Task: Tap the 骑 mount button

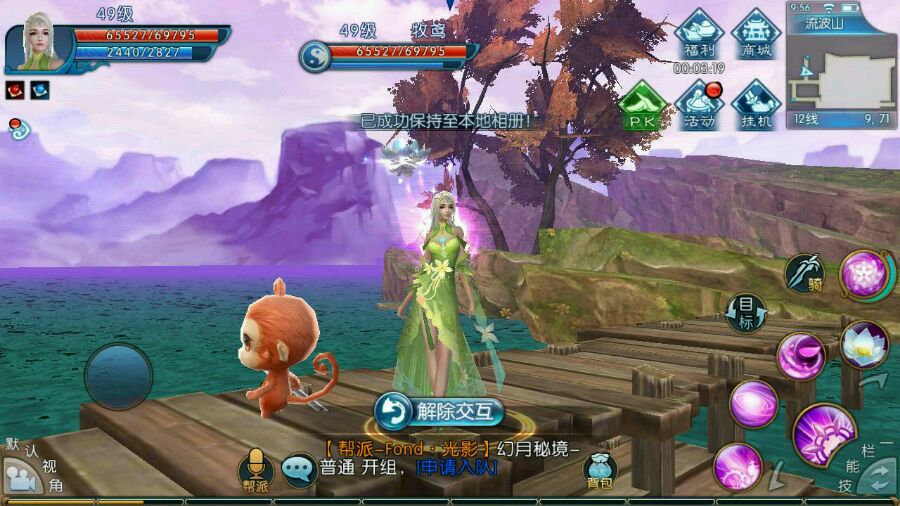Action: coord(804,273)
